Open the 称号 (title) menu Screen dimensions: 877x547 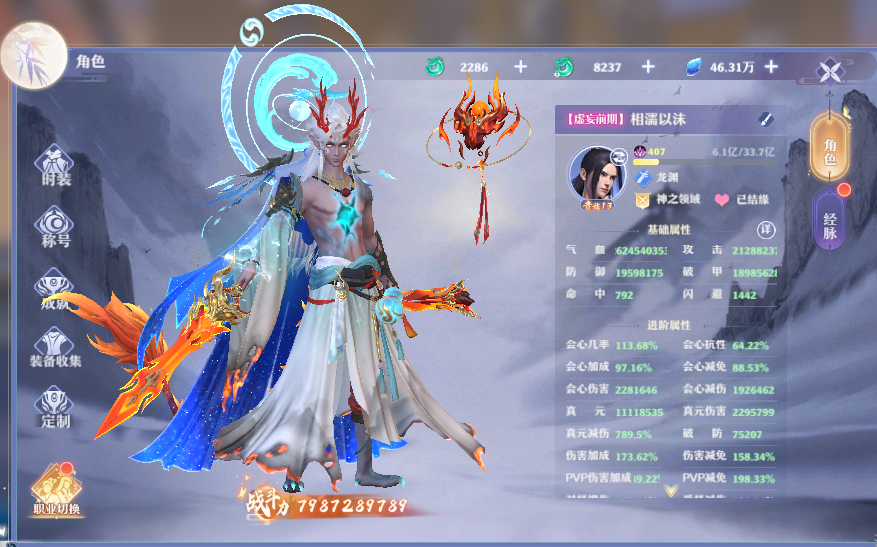point(56,227)
